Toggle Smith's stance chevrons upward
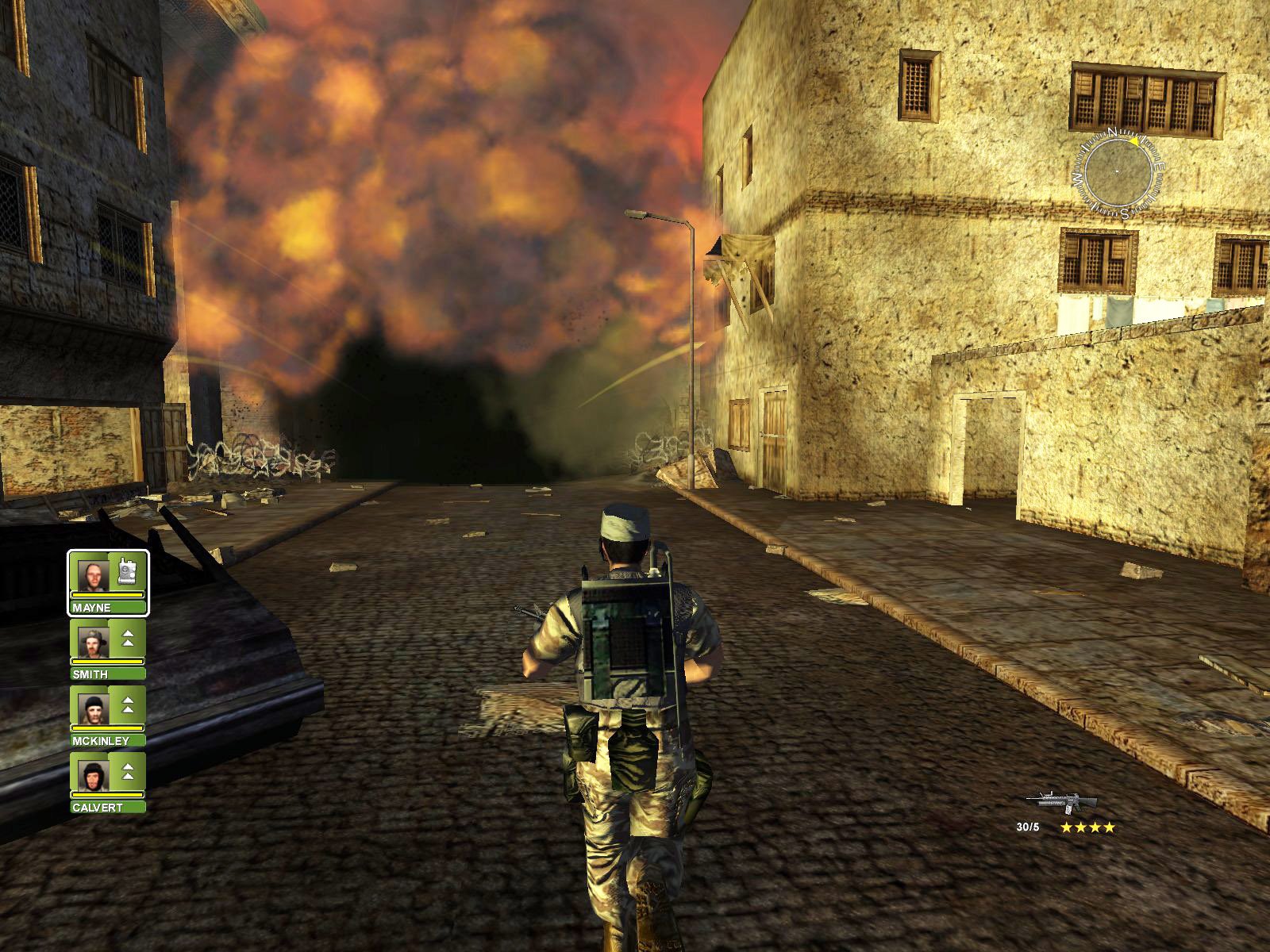1270x952 pixels. point(127,639)
